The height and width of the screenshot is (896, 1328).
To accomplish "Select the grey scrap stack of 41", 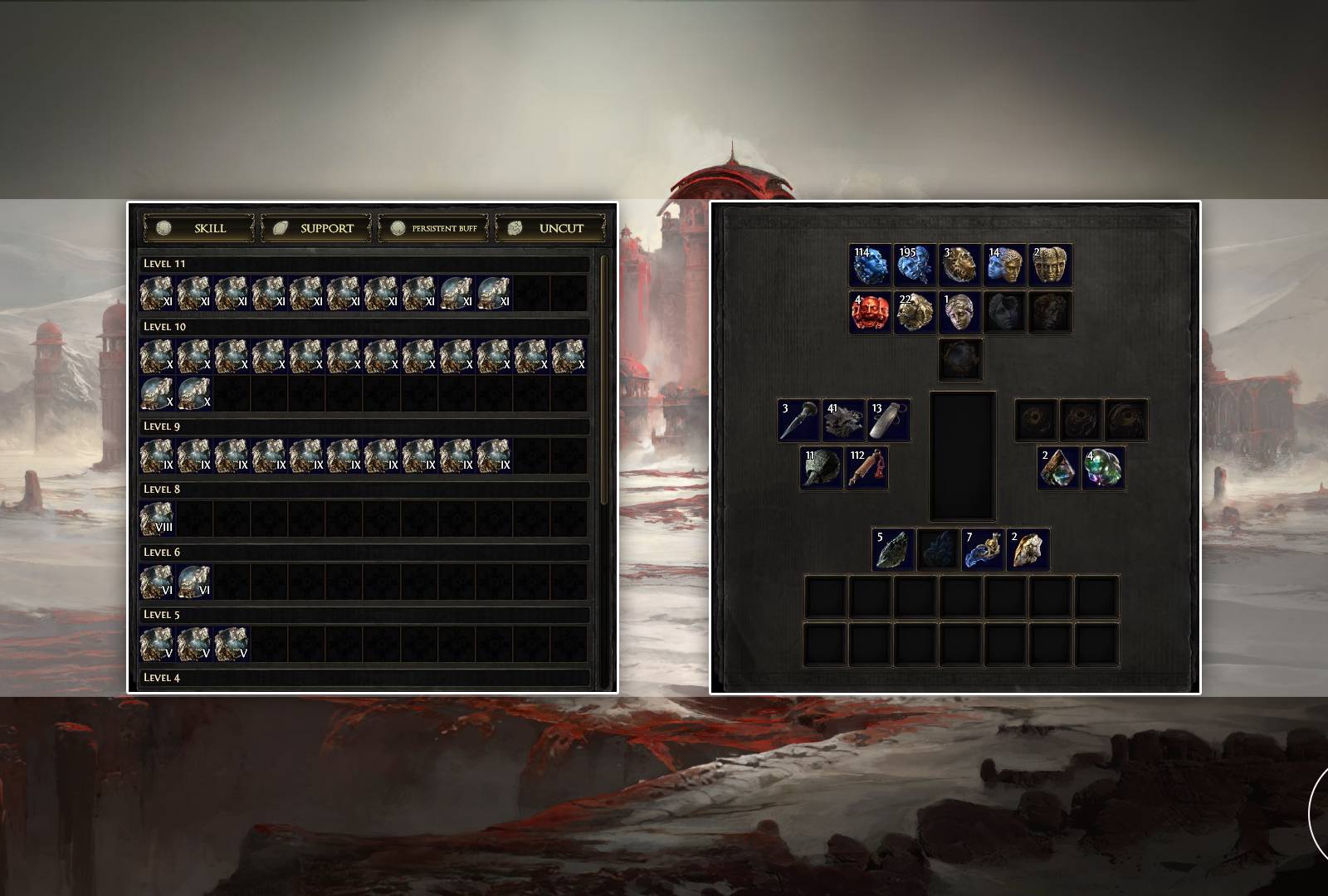I will pyautogui.click(x=843, y=420).
